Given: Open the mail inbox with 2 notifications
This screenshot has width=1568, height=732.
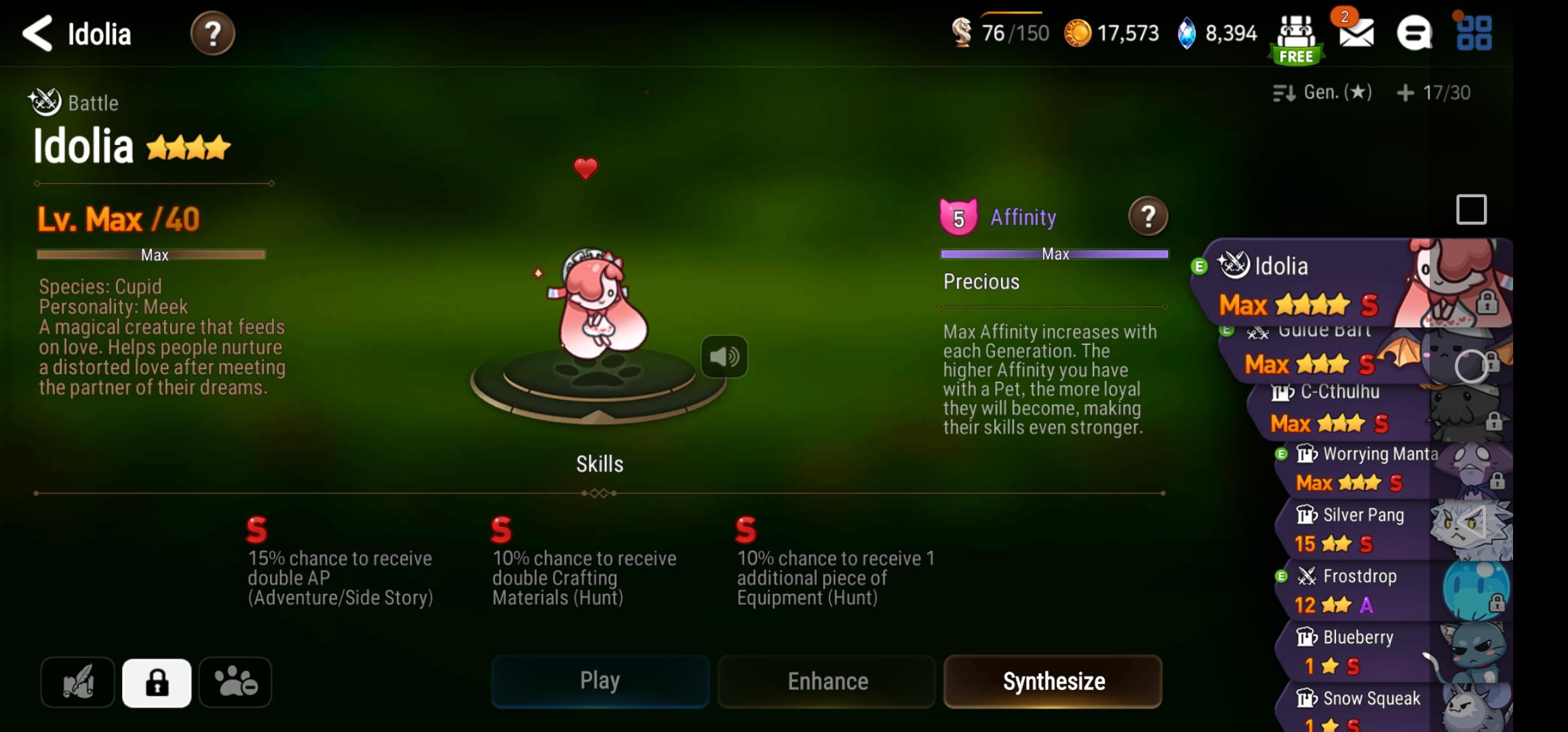Looking at the screenshot, I should [1357, 33].
